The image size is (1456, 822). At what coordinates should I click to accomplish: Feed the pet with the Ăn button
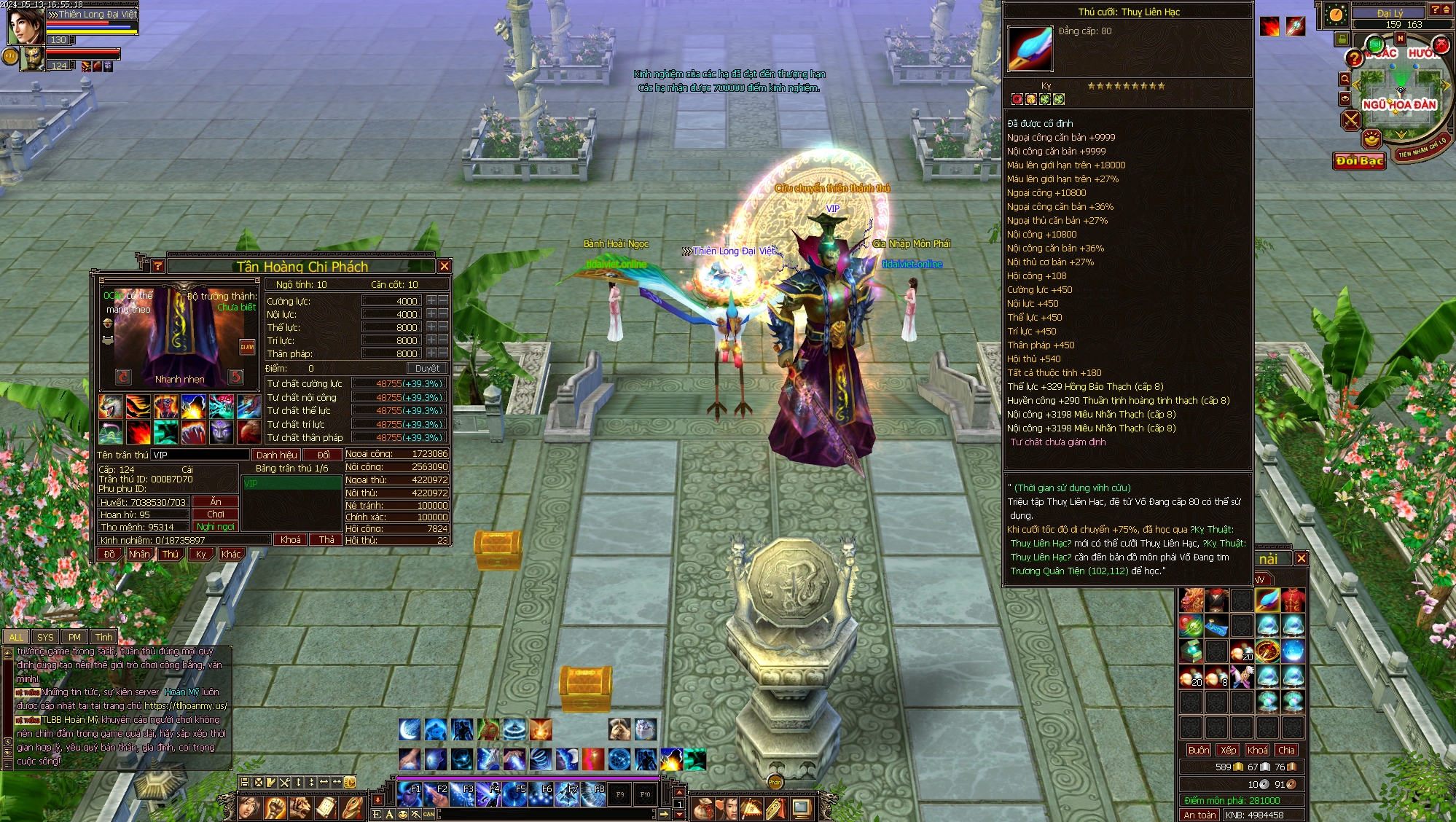coord(216,502)
